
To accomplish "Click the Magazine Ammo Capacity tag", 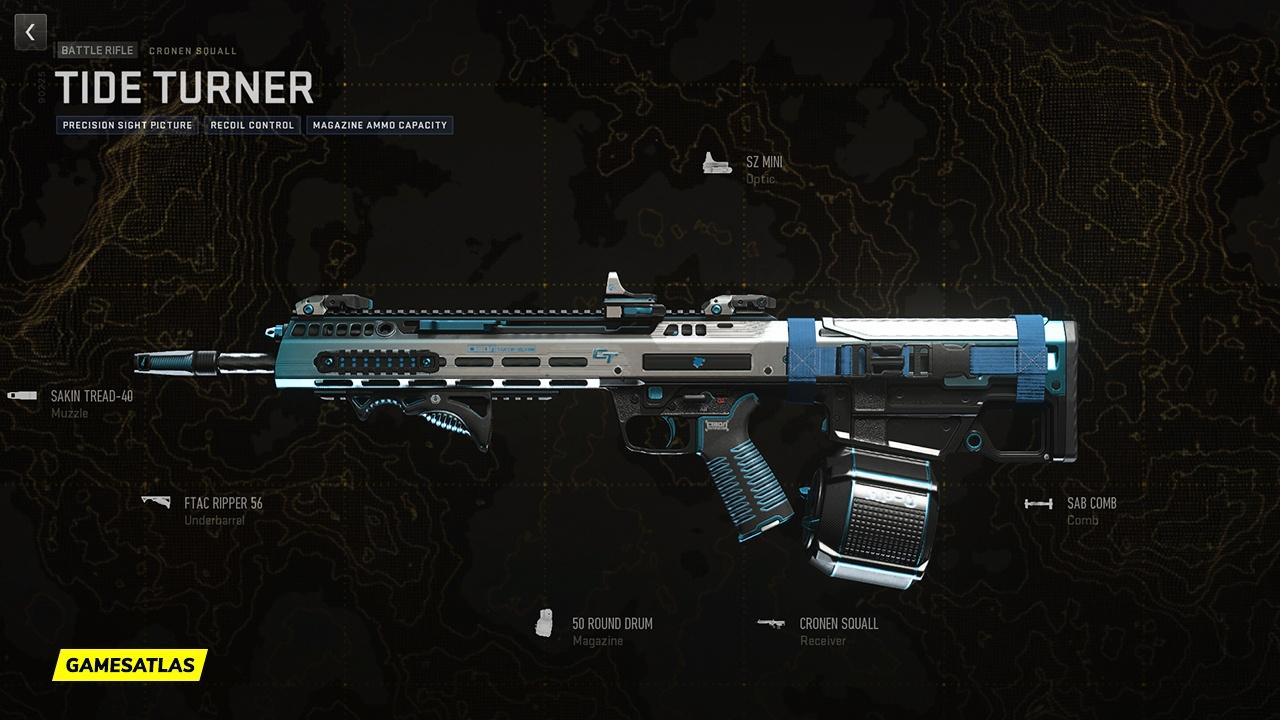I will (379, 125).
